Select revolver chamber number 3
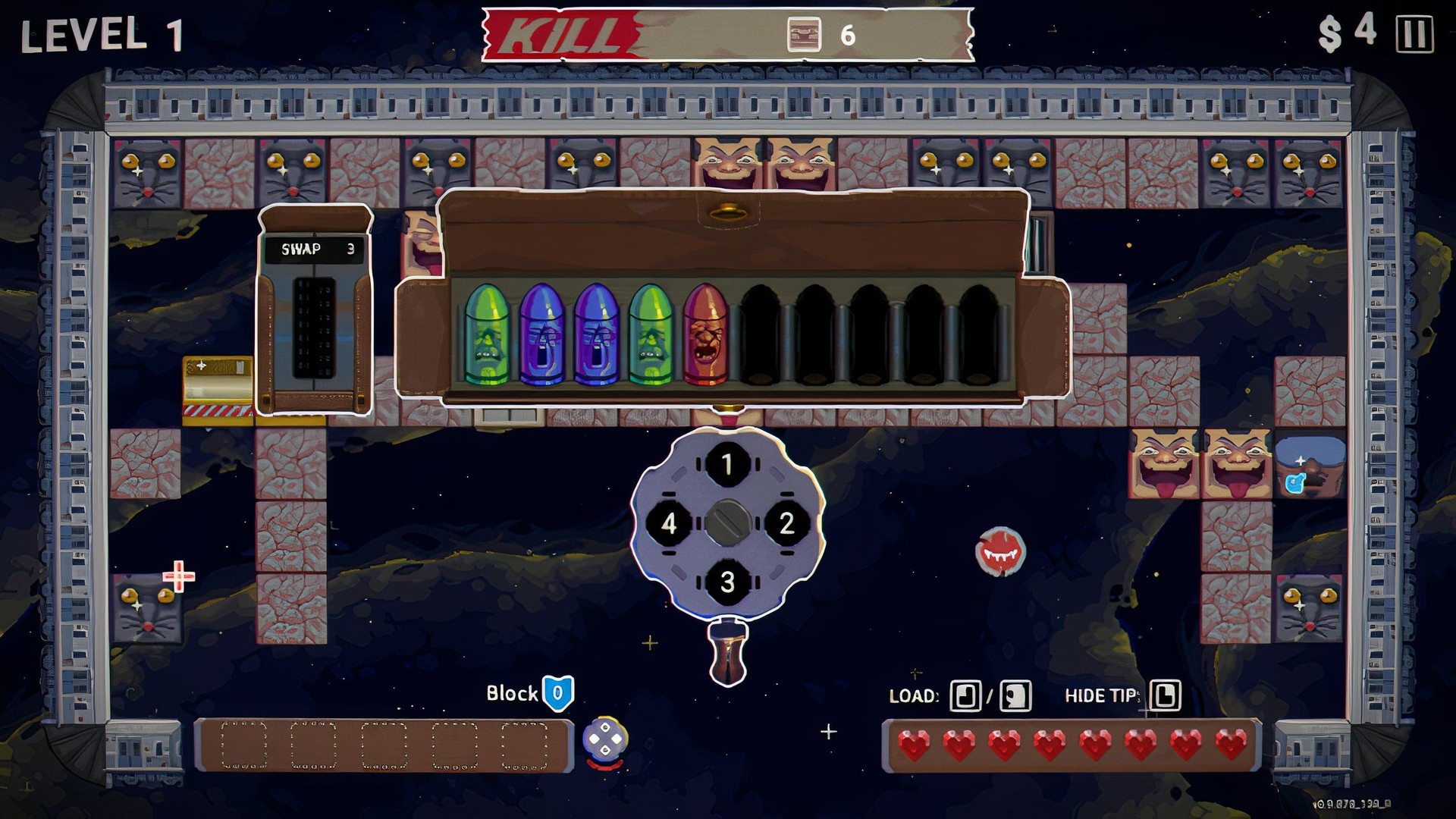The width and height of the screenshot is (1456, 819). [727, 582]
